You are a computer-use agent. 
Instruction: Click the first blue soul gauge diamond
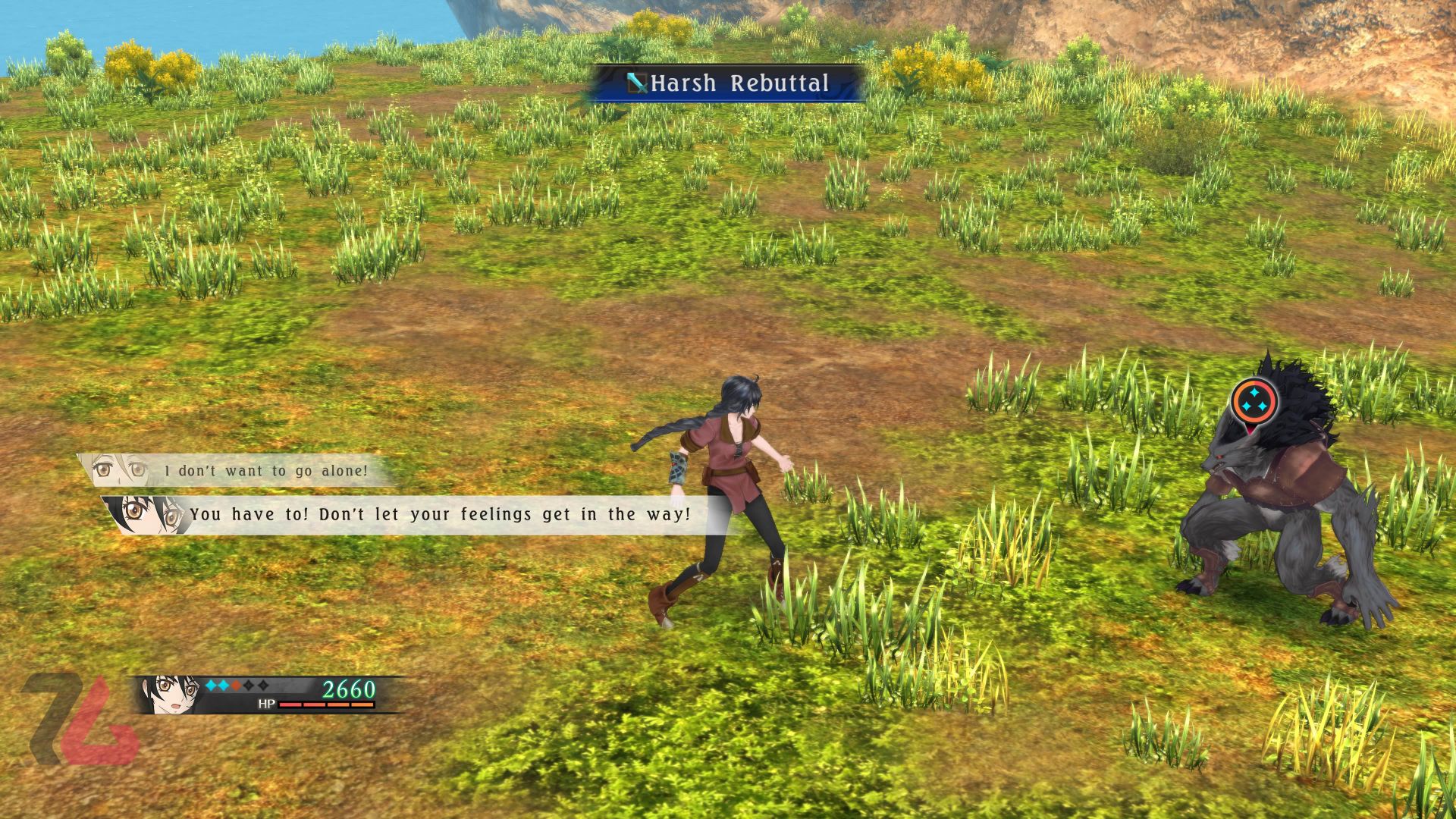[211, 685]
